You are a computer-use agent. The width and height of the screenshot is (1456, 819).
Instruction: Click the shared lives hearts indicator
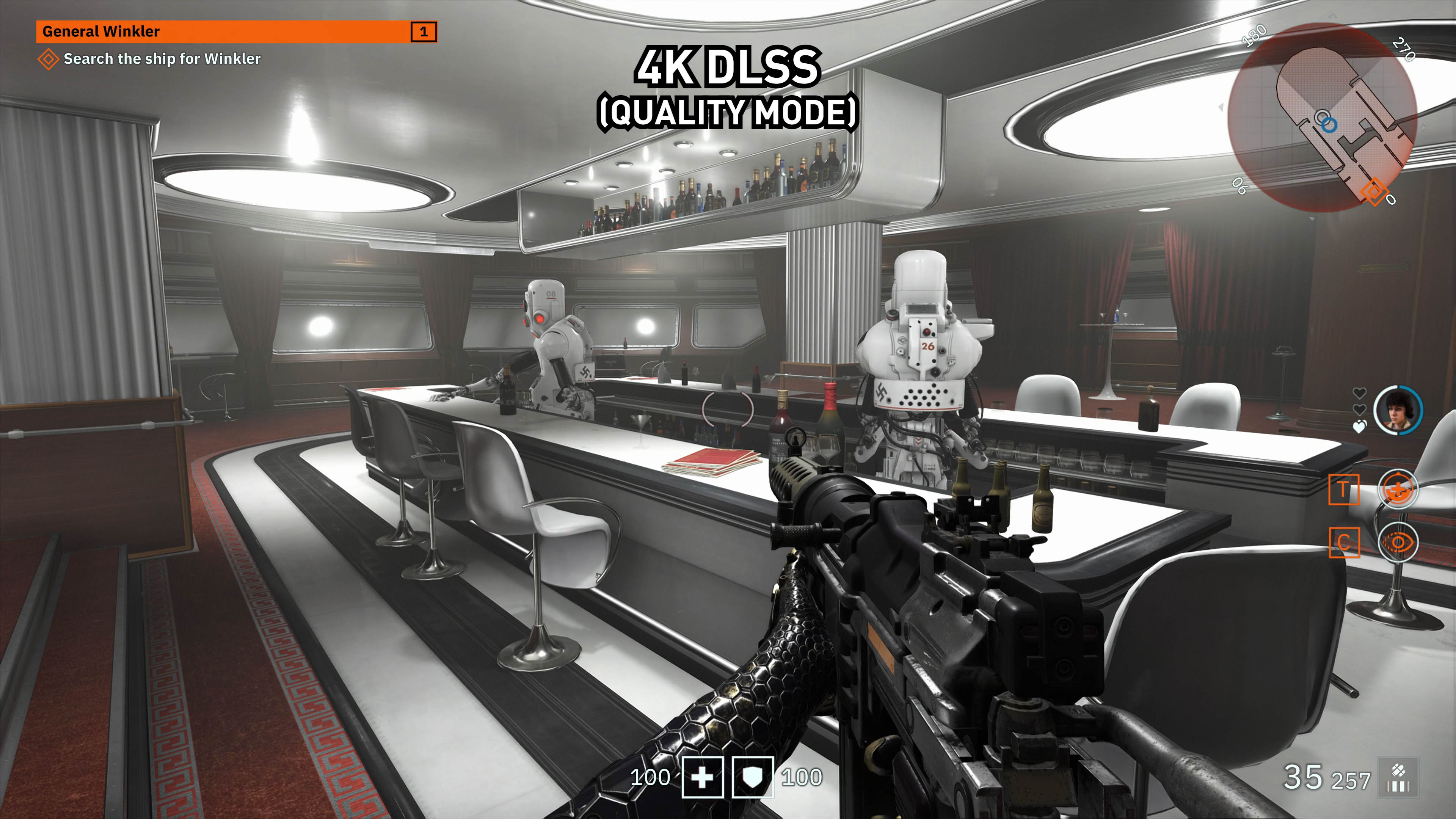1359,410
